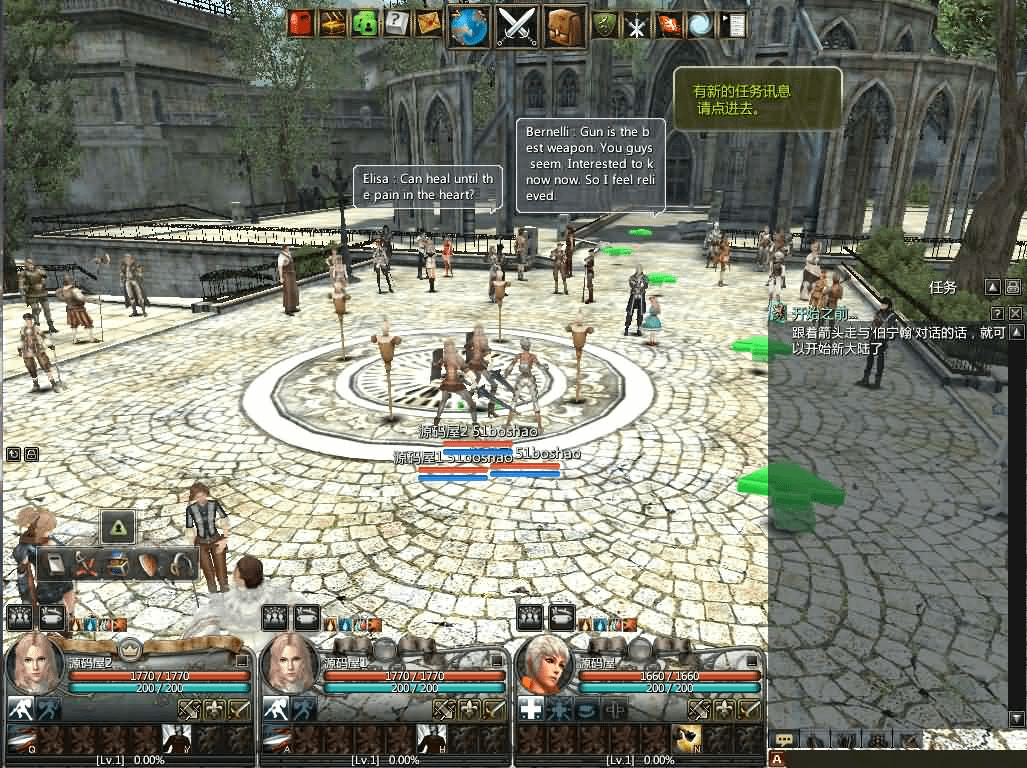
Task: Click the green figures community icon
Action: [365, 24]
